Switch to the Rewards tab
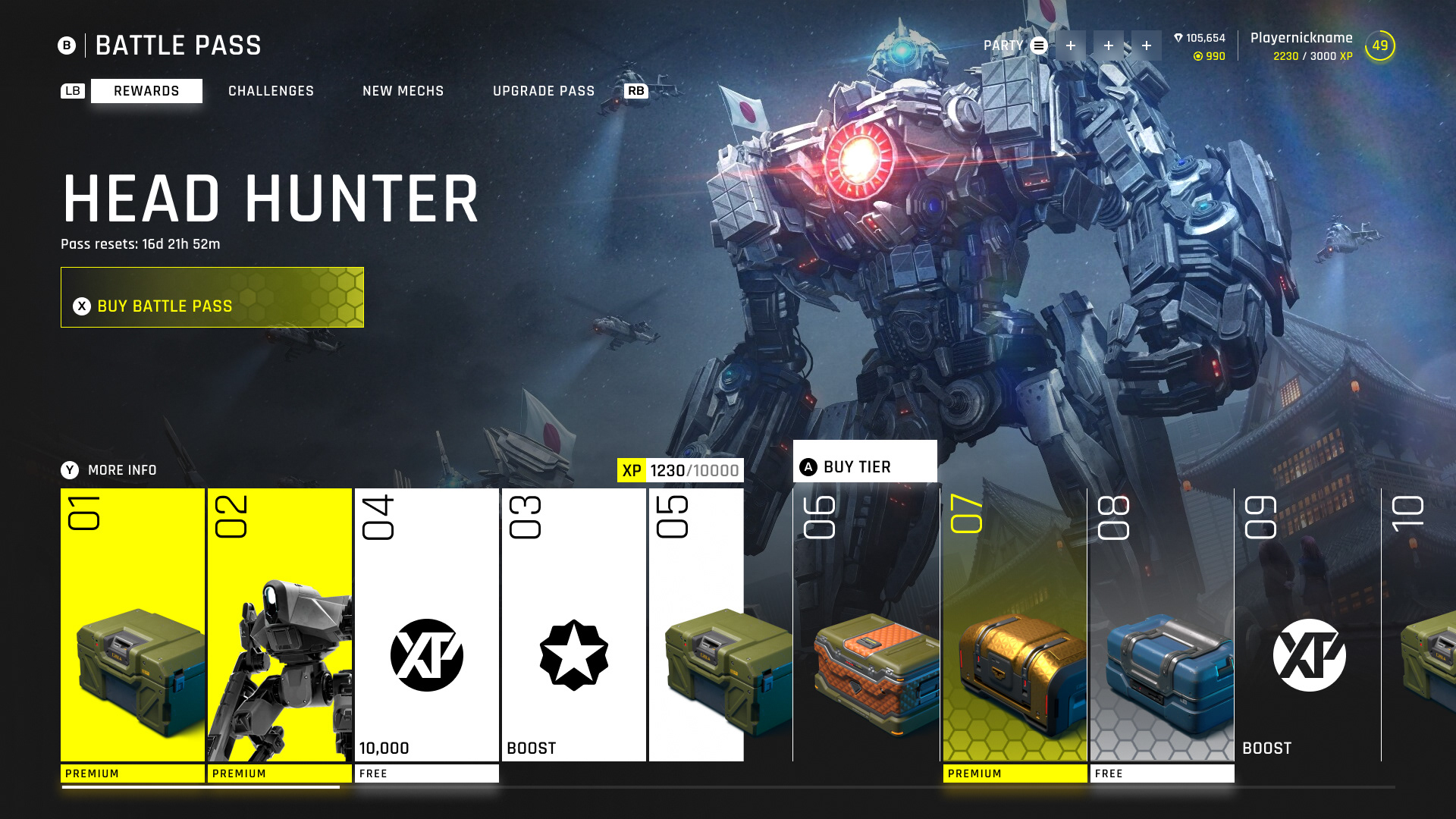Image resolution: width=1456 pixels, height=819 pixels. (146, 91)
